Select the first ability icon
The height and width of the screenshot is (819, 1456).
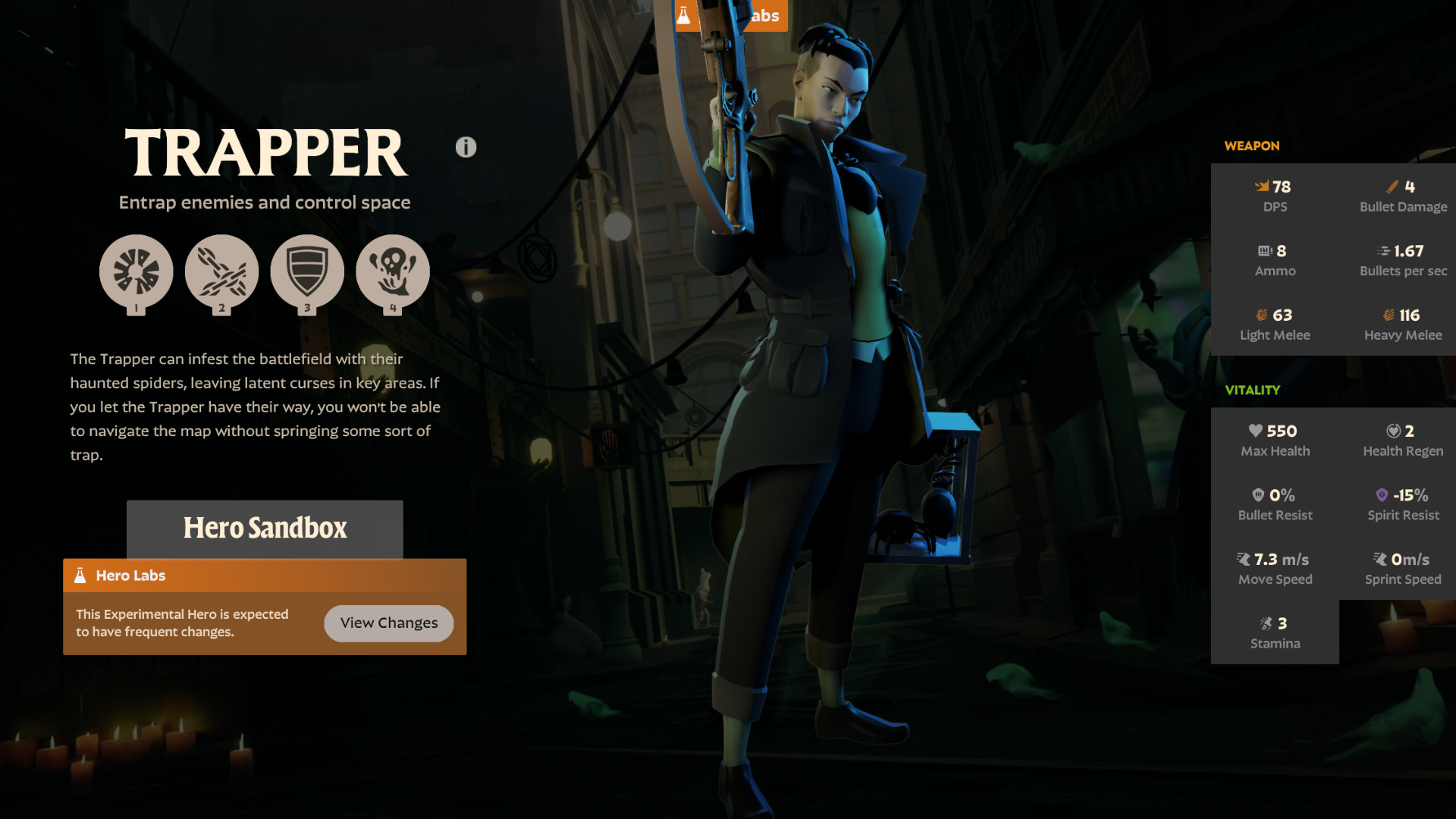tap(136, 271)
